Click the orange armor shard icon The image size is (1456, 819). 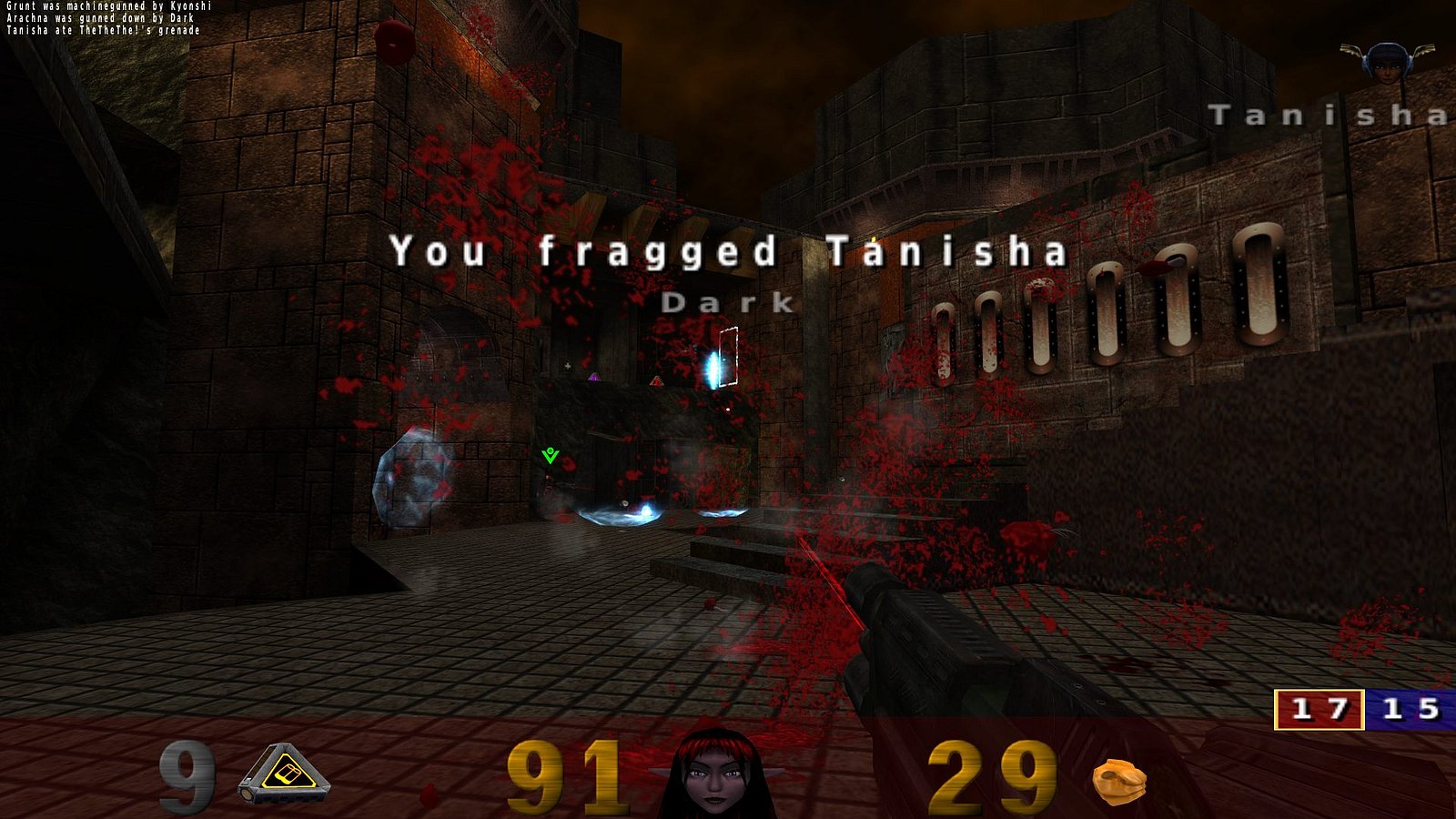tap(1118, 781)
